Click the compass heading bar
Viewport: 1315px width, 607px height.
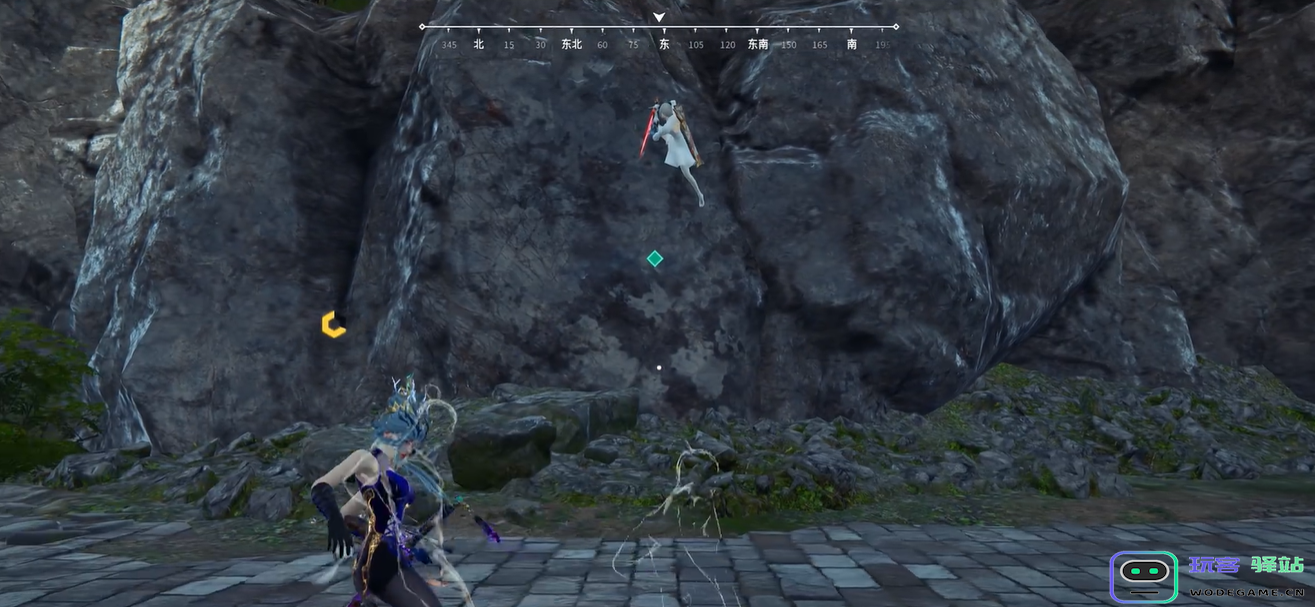pos(659,36)
